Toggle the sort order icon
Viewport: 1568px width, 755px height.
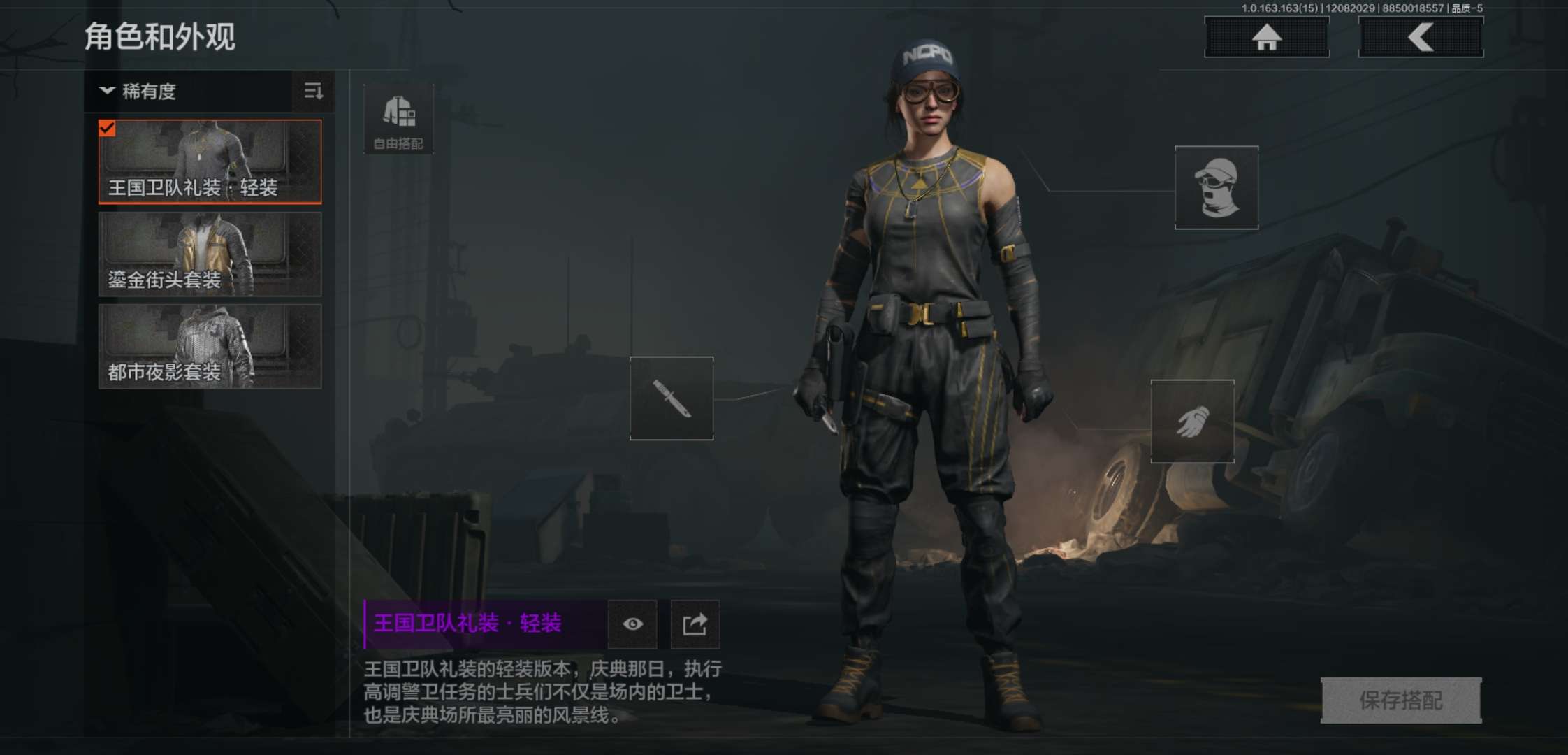coord(313,91)
